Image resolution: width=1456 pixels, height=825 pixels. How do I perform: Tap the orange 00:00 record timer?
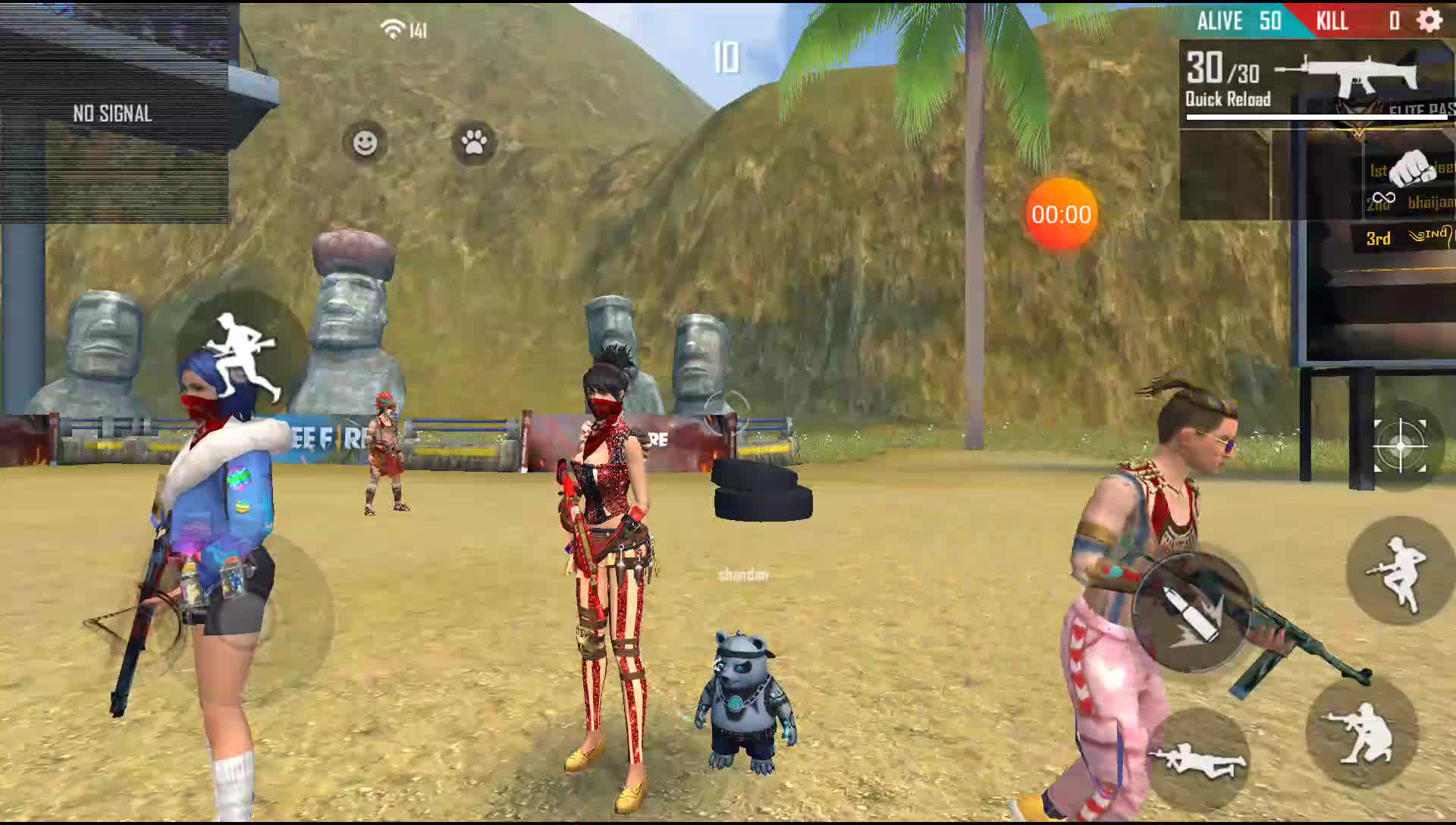1061,215
